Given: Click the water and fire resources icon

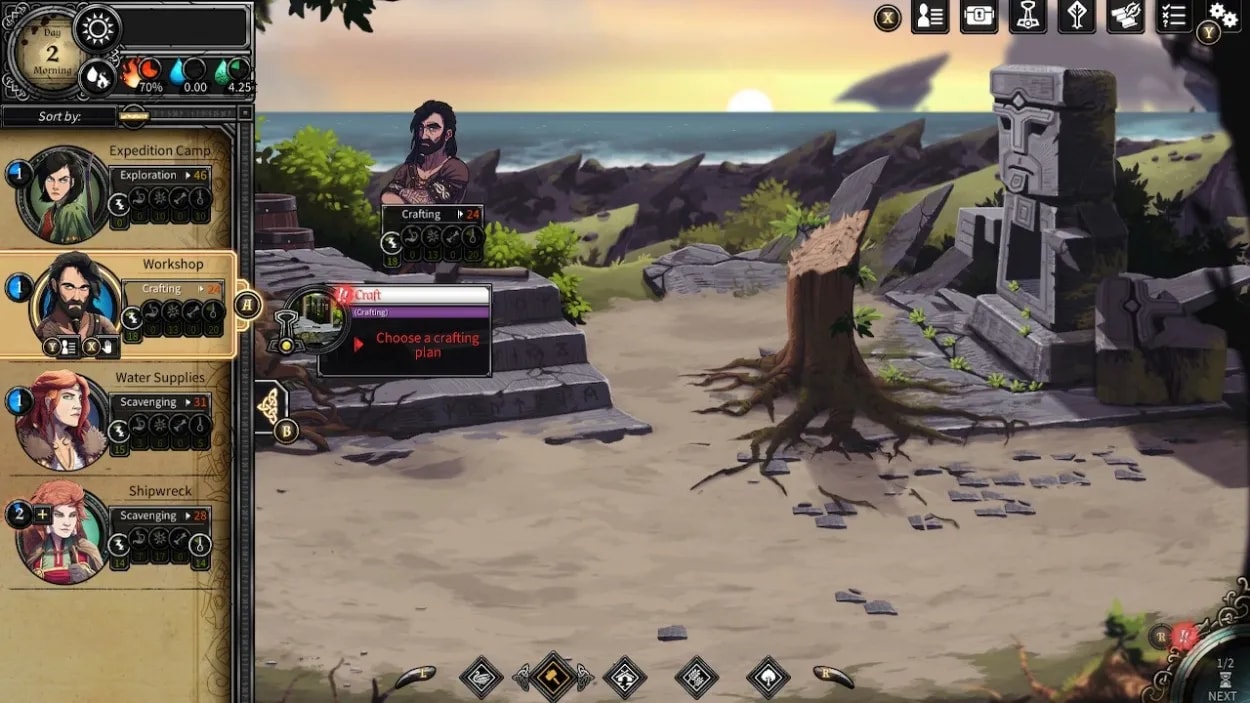Looking at the screenshot, I should [x=97, y=75].
